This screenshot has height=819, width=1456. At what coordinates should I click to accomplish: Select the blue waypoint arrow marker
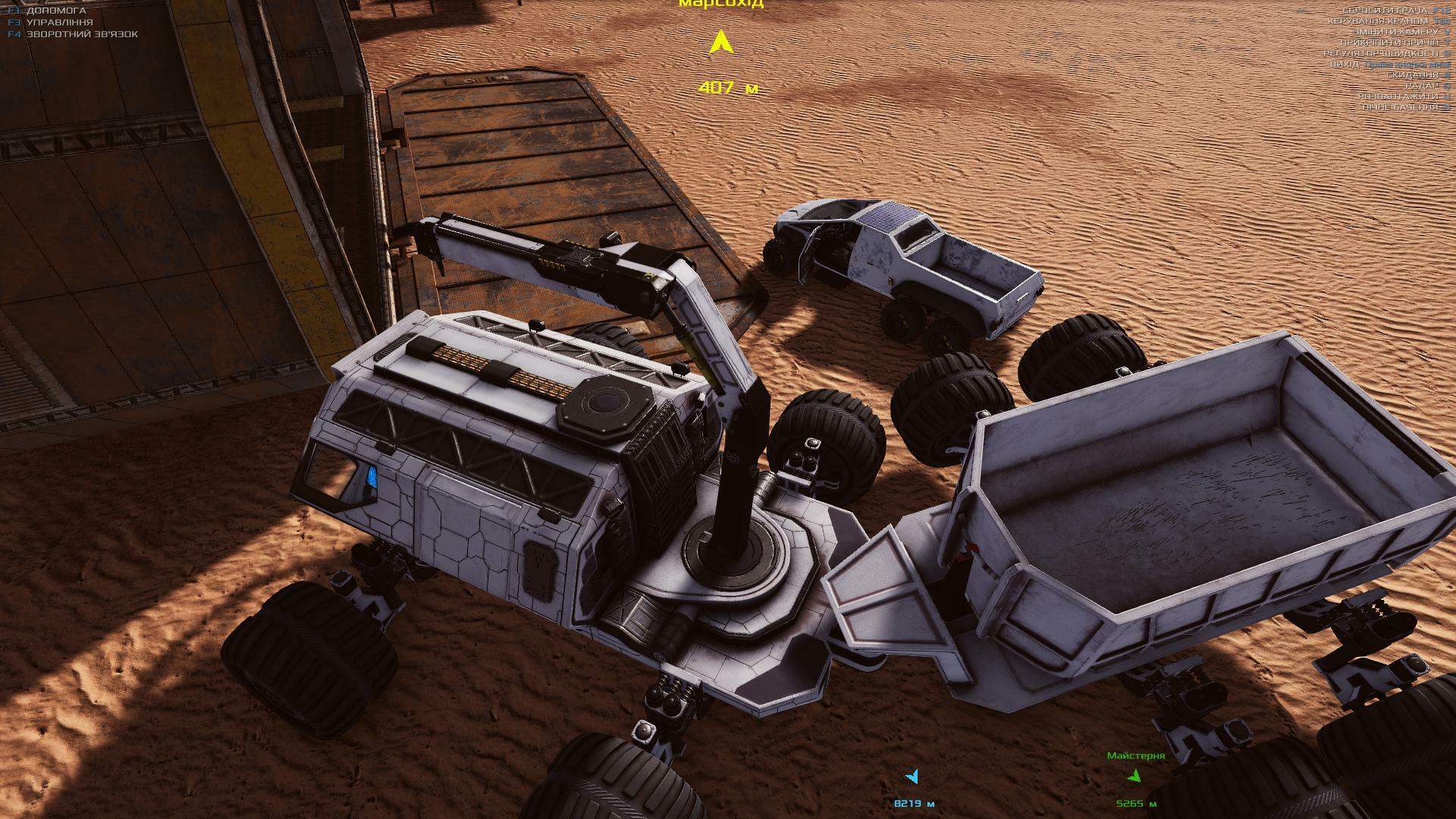click(912, 777)
